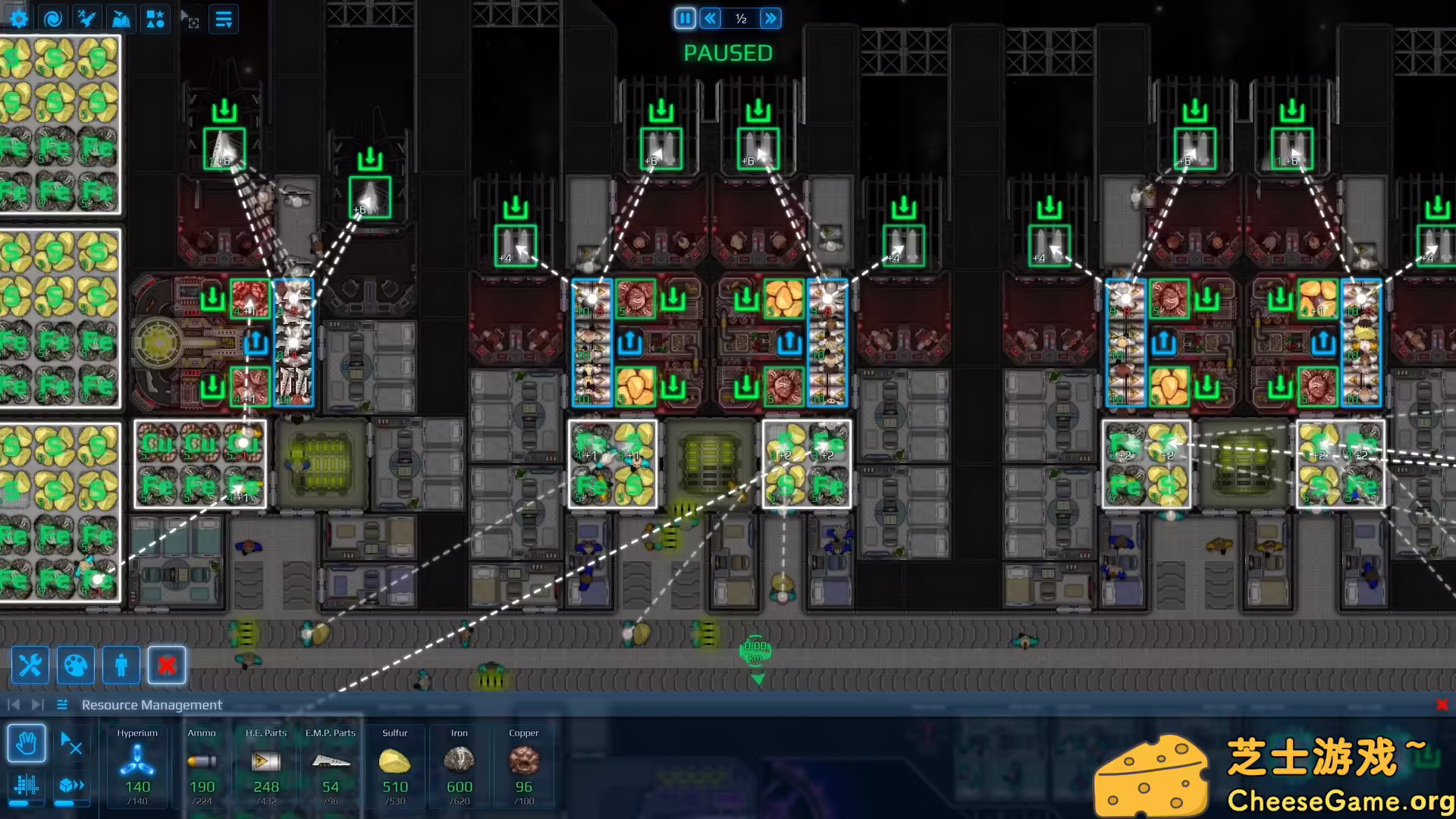Viewport: 1456px width, 819px height.
Task: Toggle the pause button at top center
Action: [x=685, y=18]
